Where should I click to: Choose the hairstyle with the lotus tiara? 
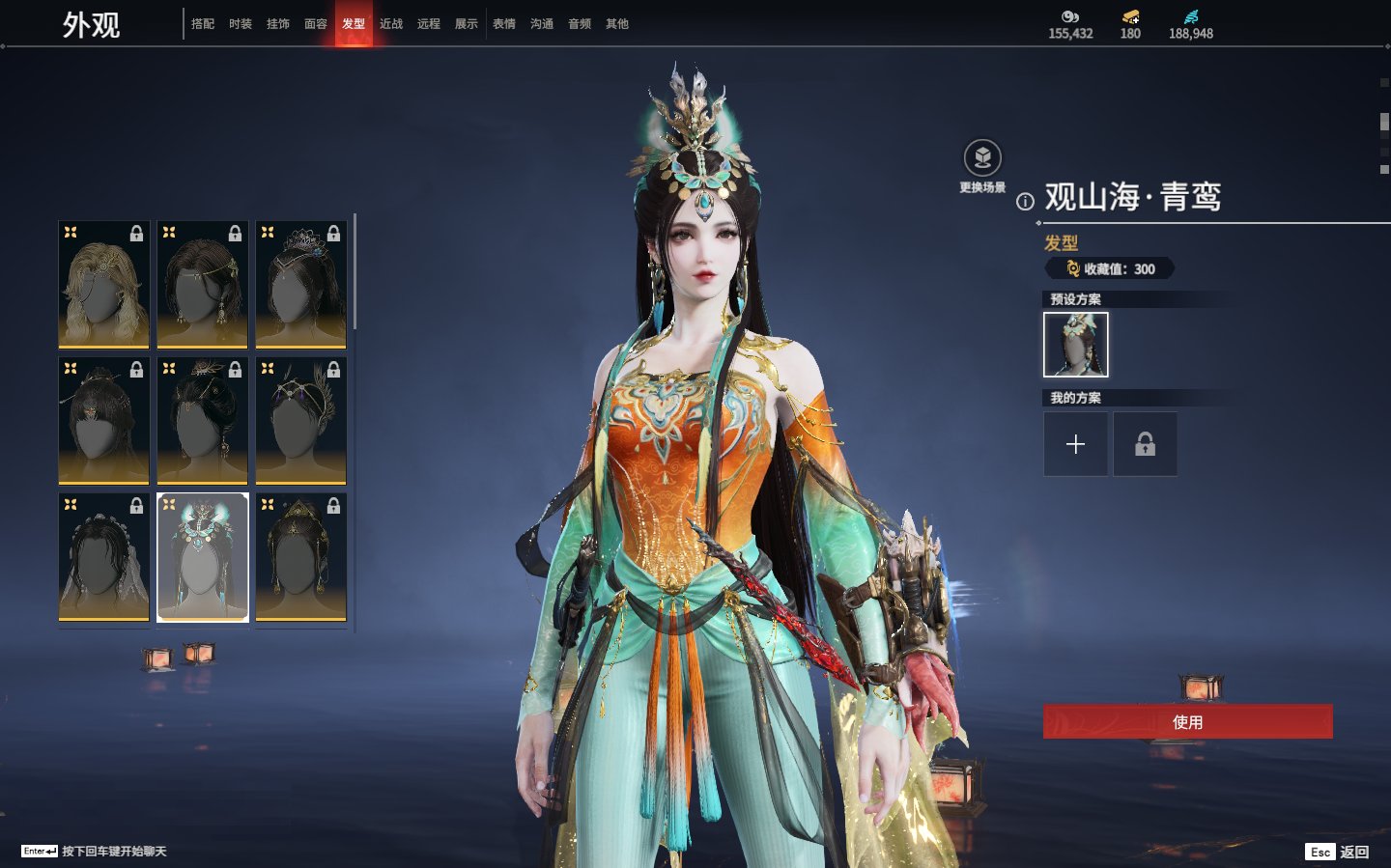click(x=301, y=285)
